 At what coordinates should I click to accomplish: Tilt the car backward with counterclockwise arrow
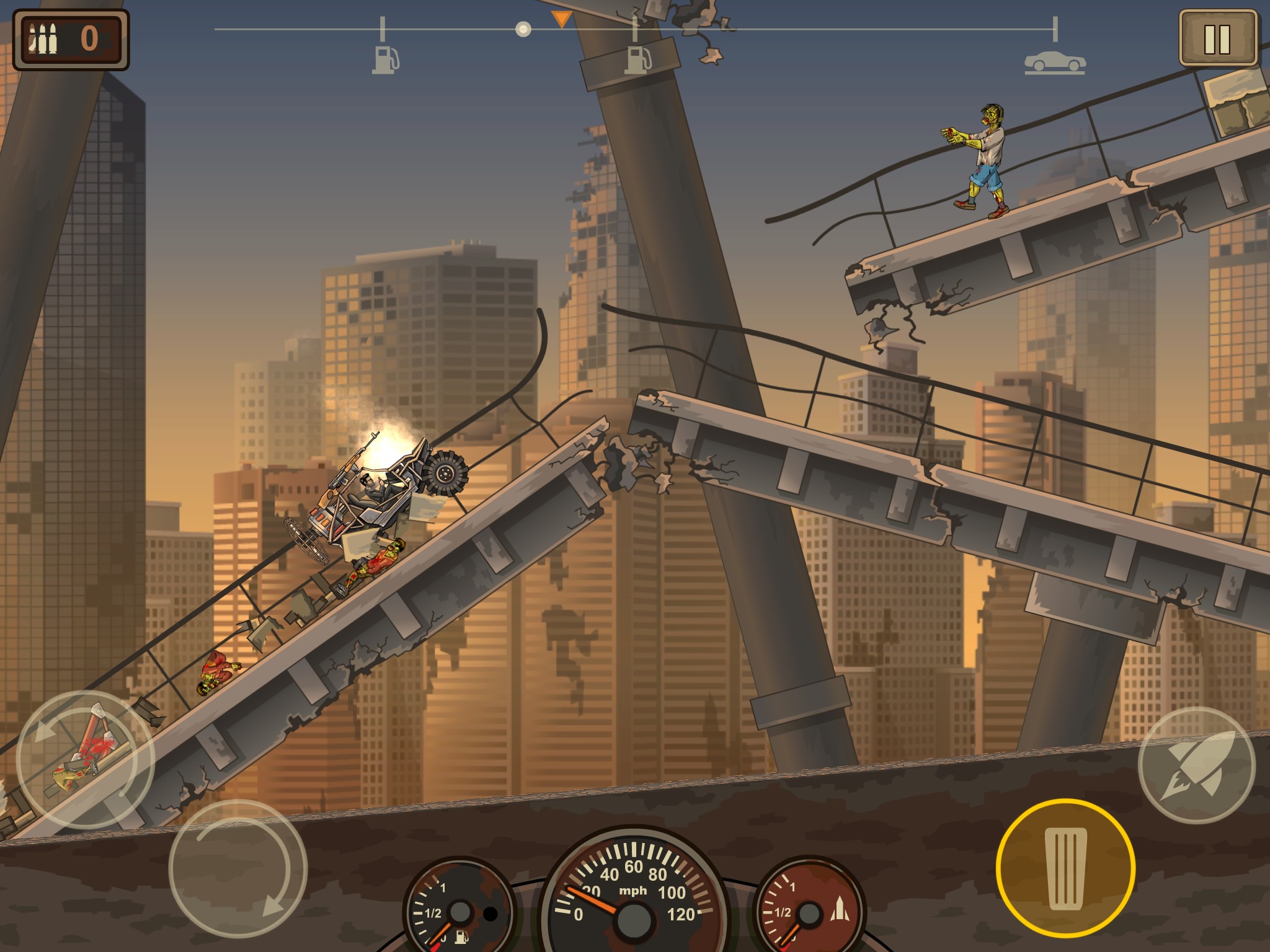[x=85, y=760]
